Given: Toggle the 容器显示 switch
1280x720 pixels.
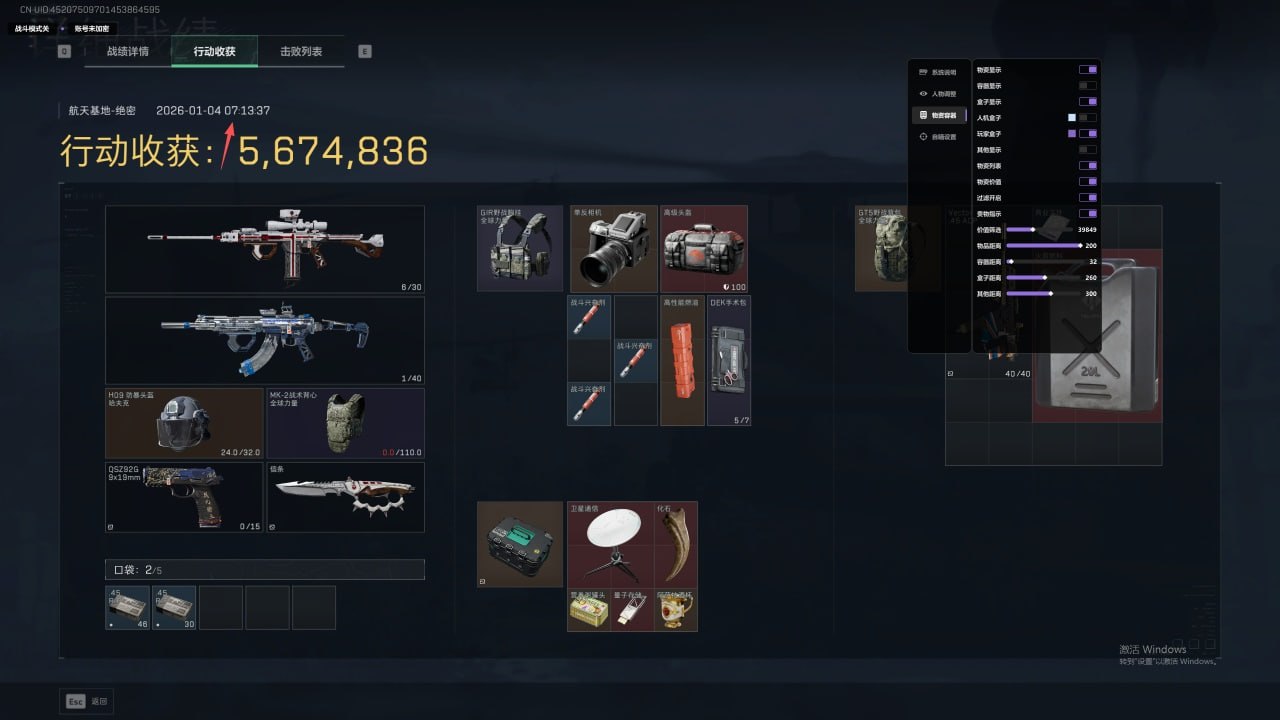Looking at the screenshot, I should click(x=1087, y=86).
